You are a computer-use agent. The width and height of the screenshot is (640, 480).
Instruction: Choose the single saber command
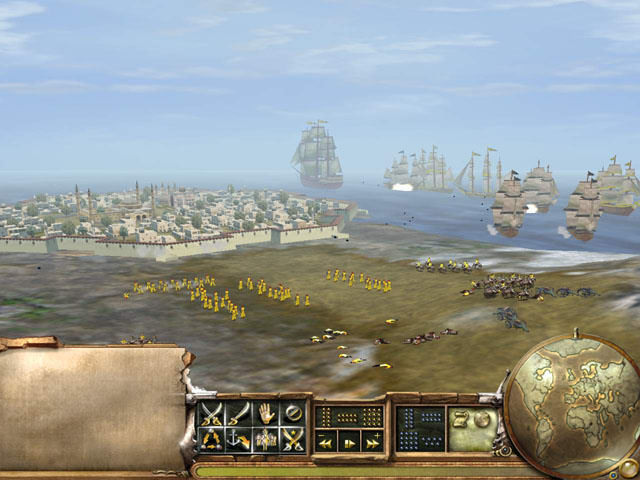pos(238,413)
